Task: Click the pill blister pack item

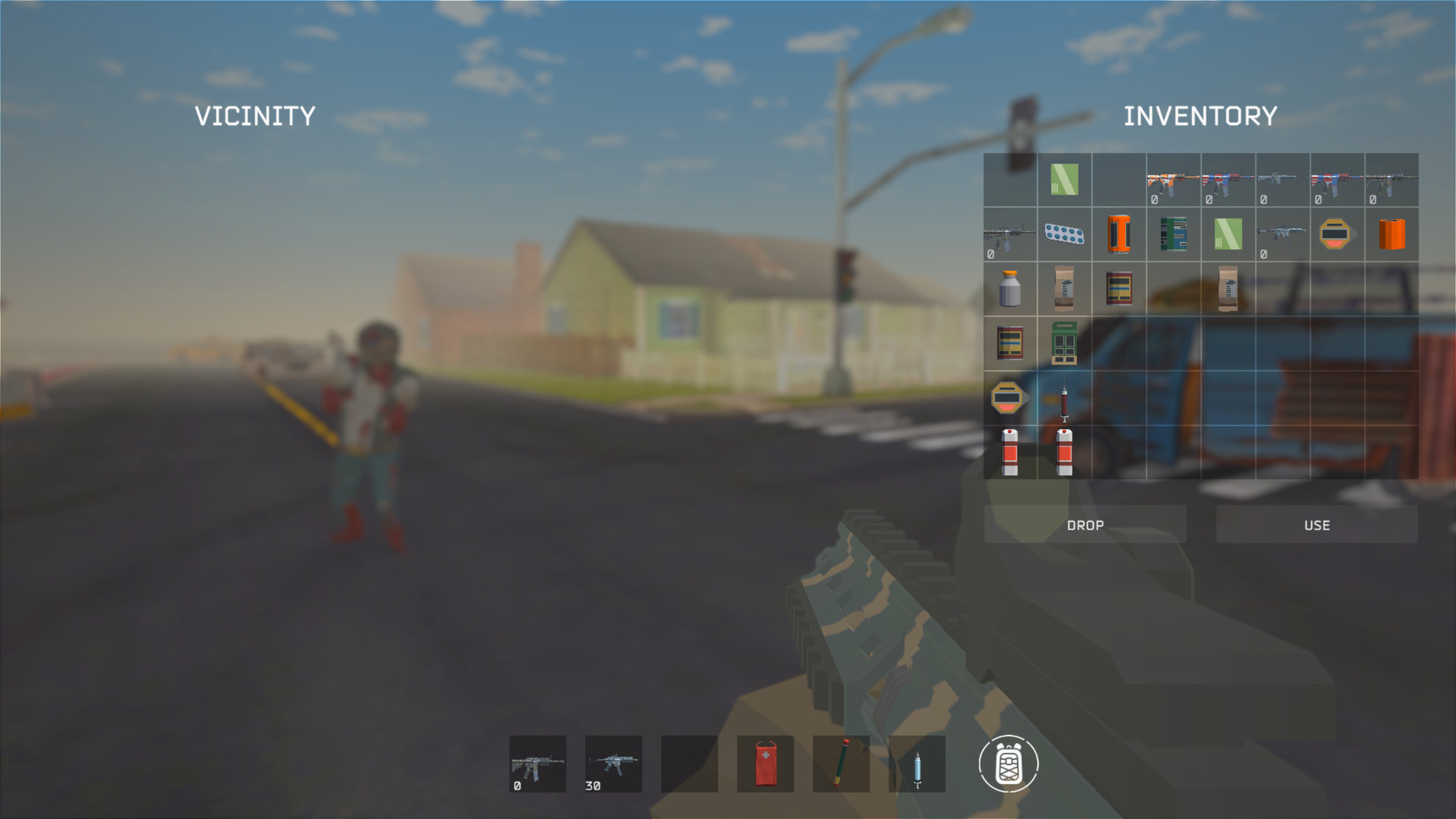Action: pyautogui.click(x=1064, y=234)
